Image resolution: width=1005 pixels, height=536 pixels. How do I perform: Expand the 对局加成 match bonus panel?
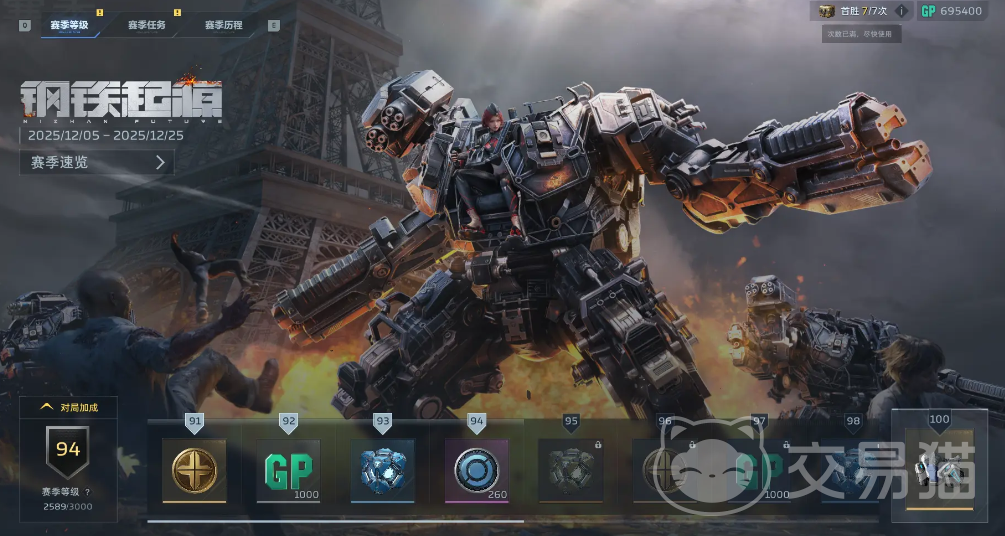pos(68,407)
